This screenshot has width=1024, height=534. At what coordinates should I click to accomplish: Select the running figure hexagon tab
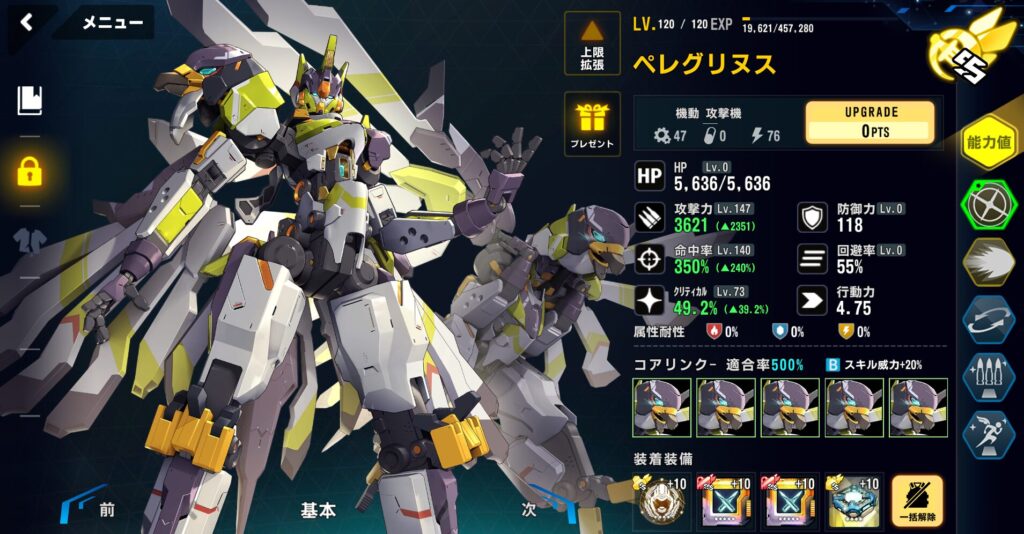click(x=988, y=434)
